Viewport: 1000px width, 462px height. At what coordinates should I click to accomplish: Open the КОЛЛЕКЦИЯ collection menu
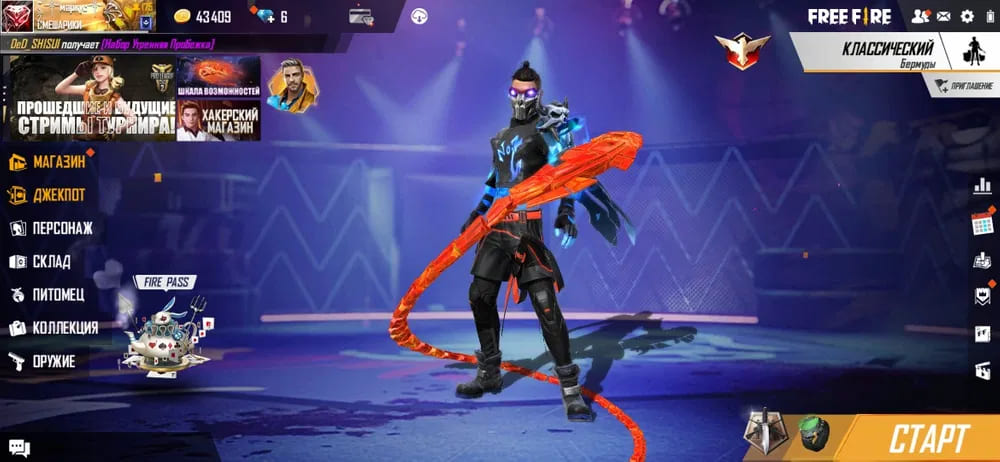pos(63,328)
